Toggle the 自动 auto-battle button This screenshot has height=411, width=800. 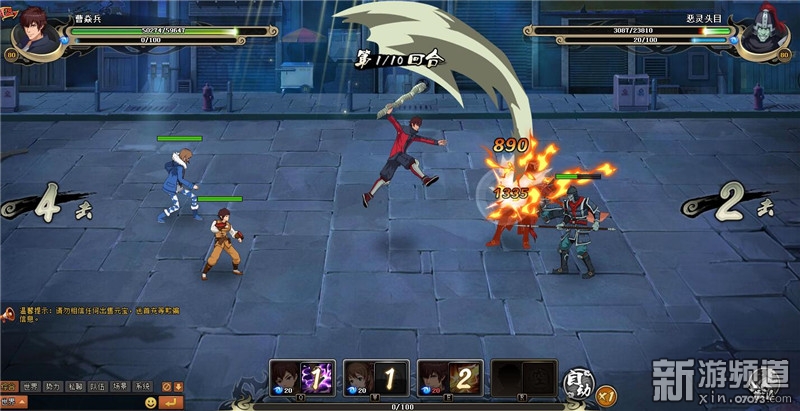(x=578, y=381)
